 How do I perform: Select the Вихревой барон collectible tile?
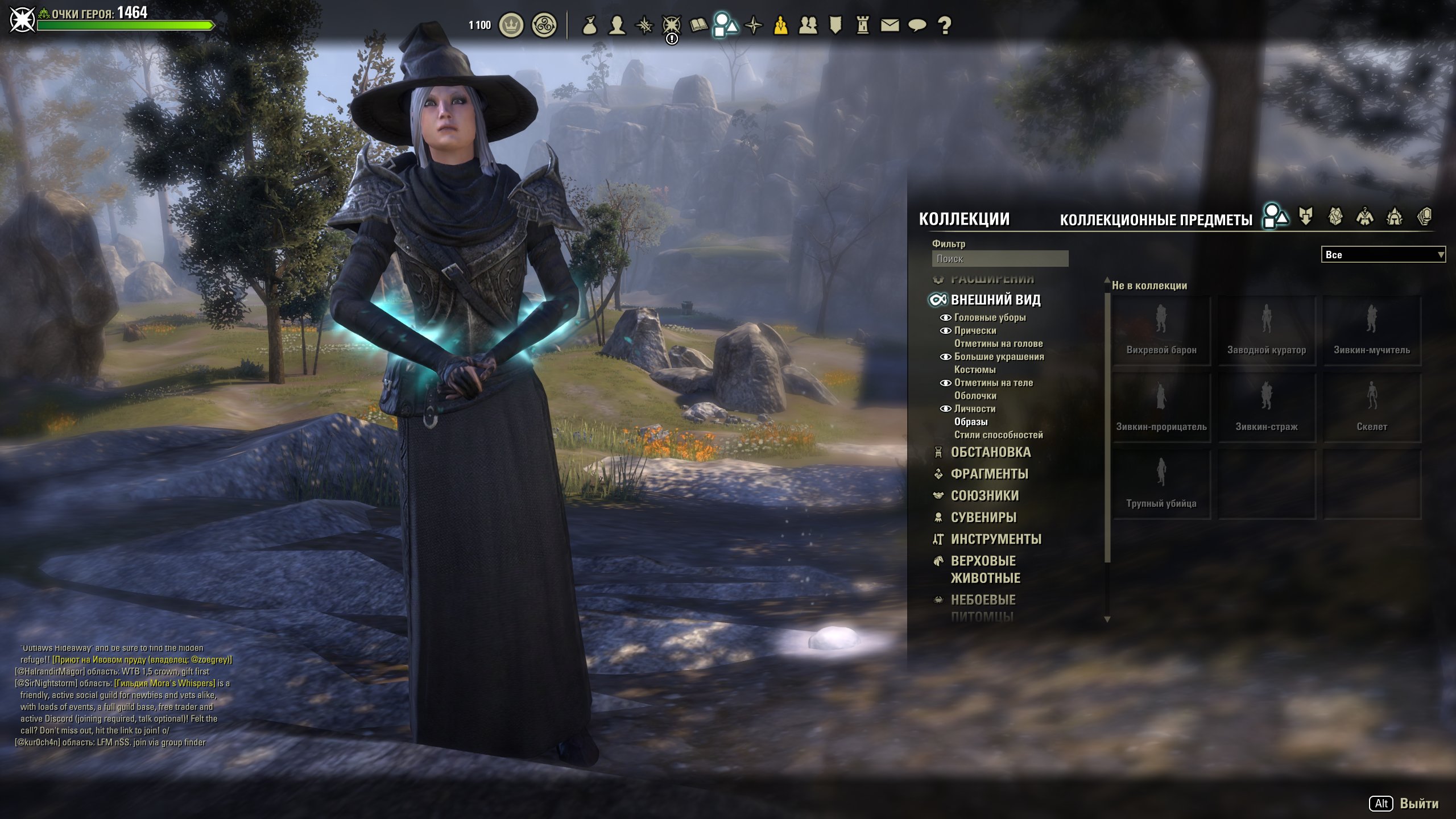(1161, 330)
